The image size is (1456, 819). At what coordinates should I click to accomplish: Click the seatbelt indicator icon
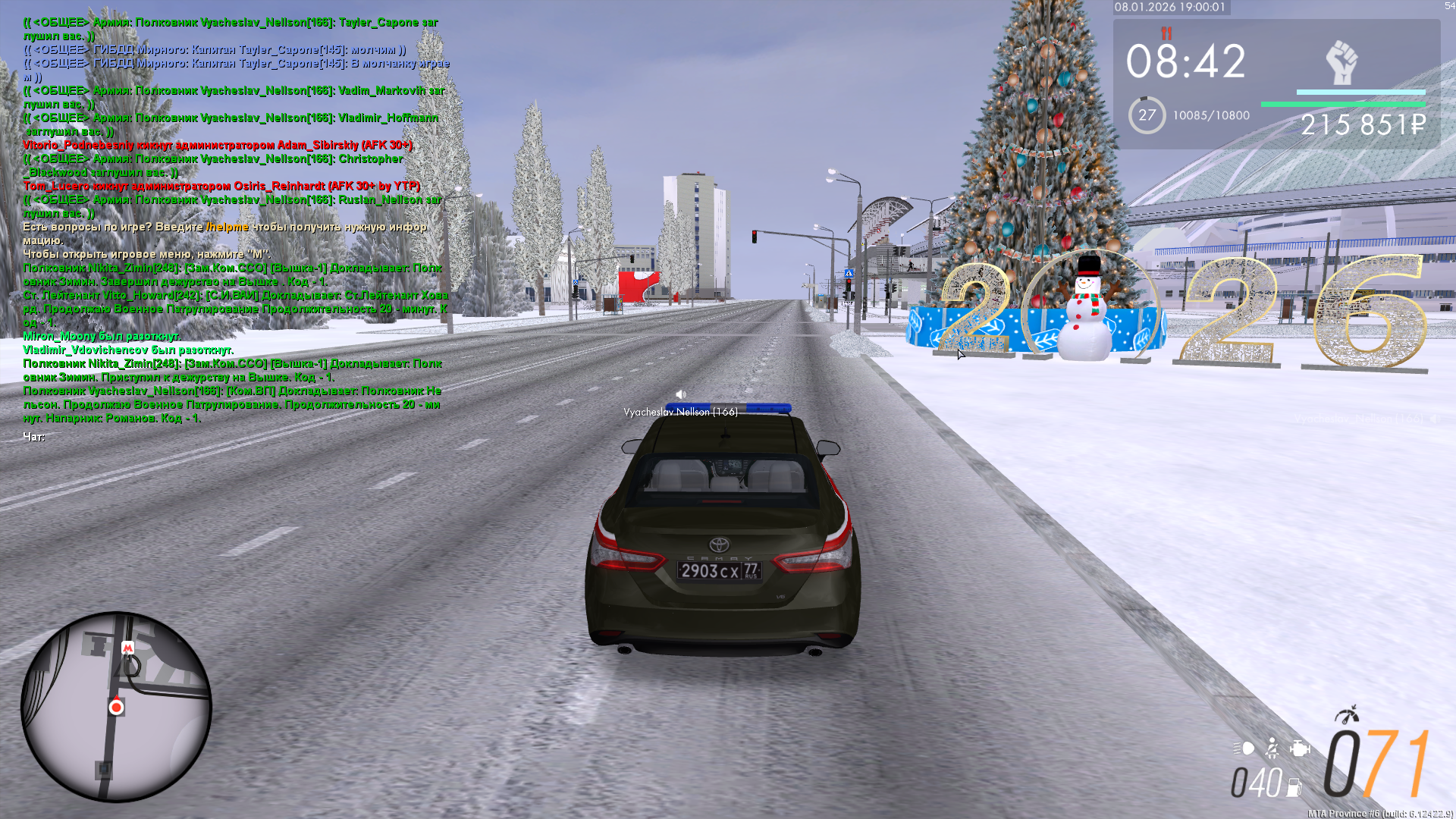pos(1272,749)
